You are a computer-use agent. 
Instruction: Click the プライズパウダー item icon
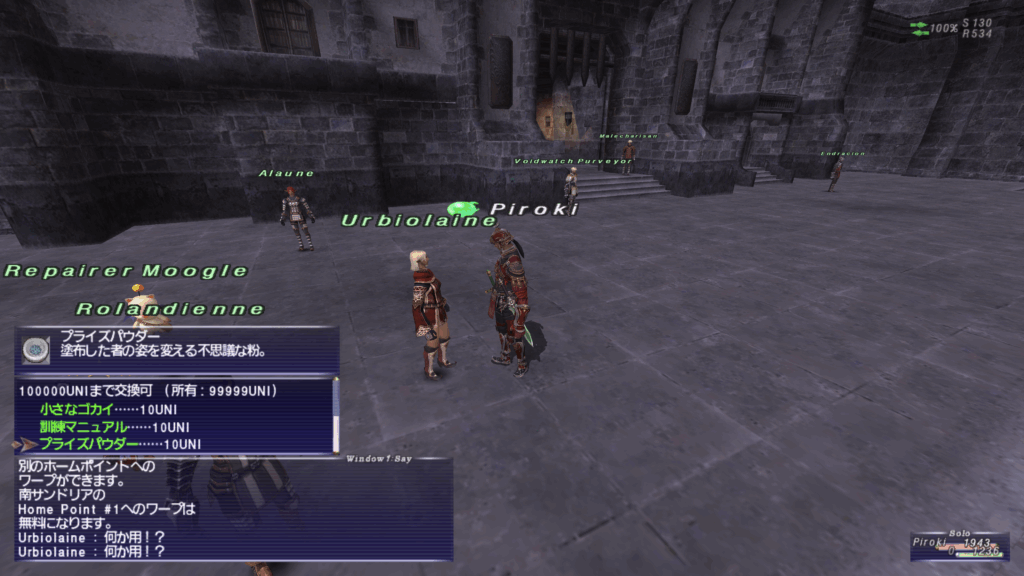34,350
